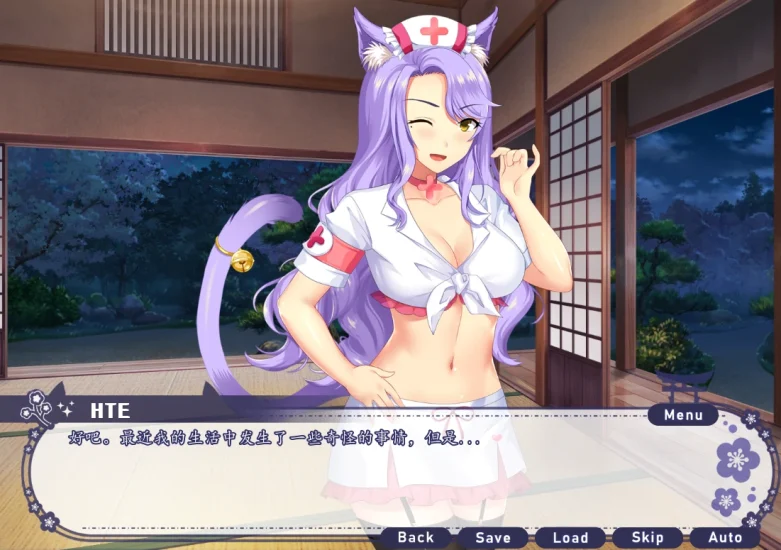
Task: Open the Save screen
Action: (493, 538)
